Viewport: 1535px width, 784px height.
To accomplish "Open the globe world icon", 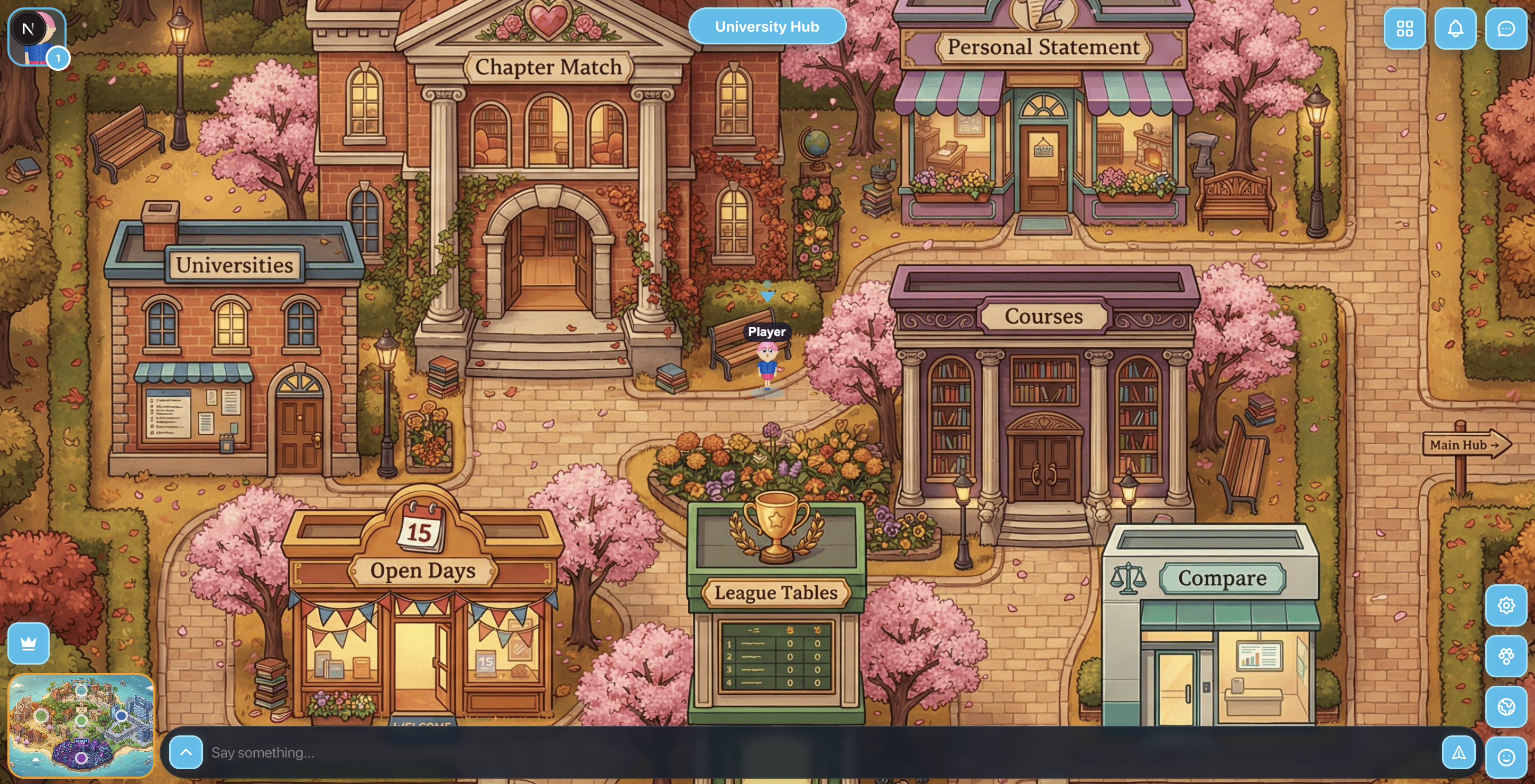I will click(x=1506, y=706).
